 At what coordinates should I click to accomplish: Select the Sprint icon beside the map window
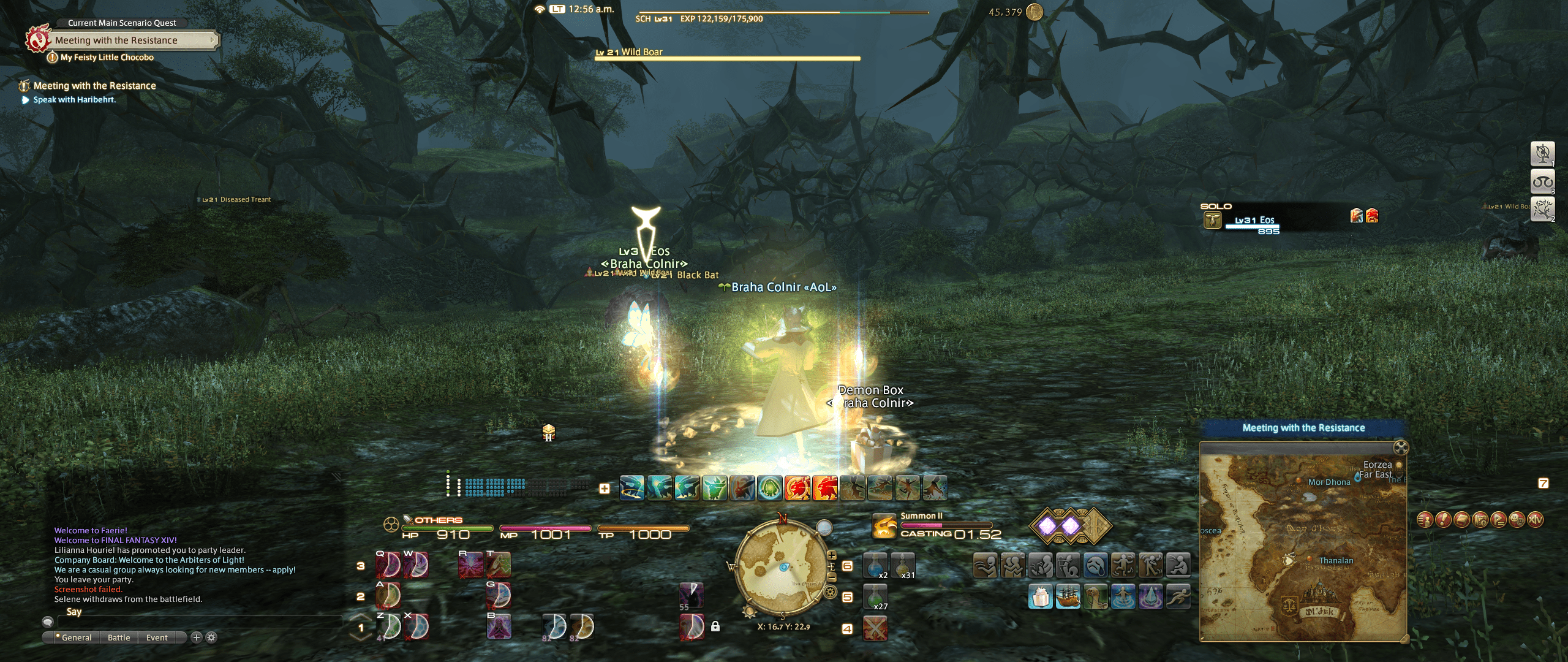point(1178,598)
